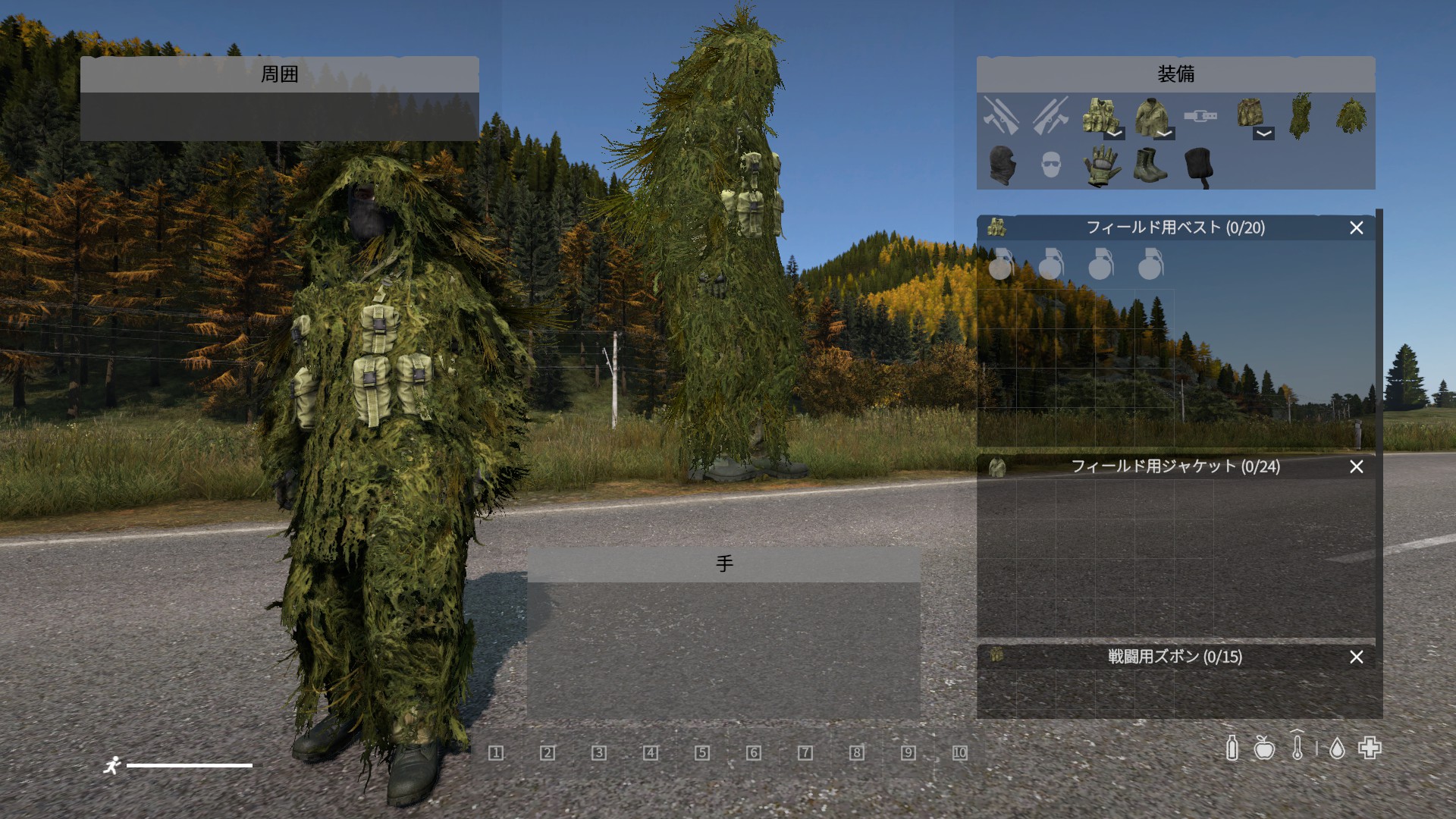1456x819 pixels.
Task: Select the black headgear item slot
Action: tap(1200, 165)
